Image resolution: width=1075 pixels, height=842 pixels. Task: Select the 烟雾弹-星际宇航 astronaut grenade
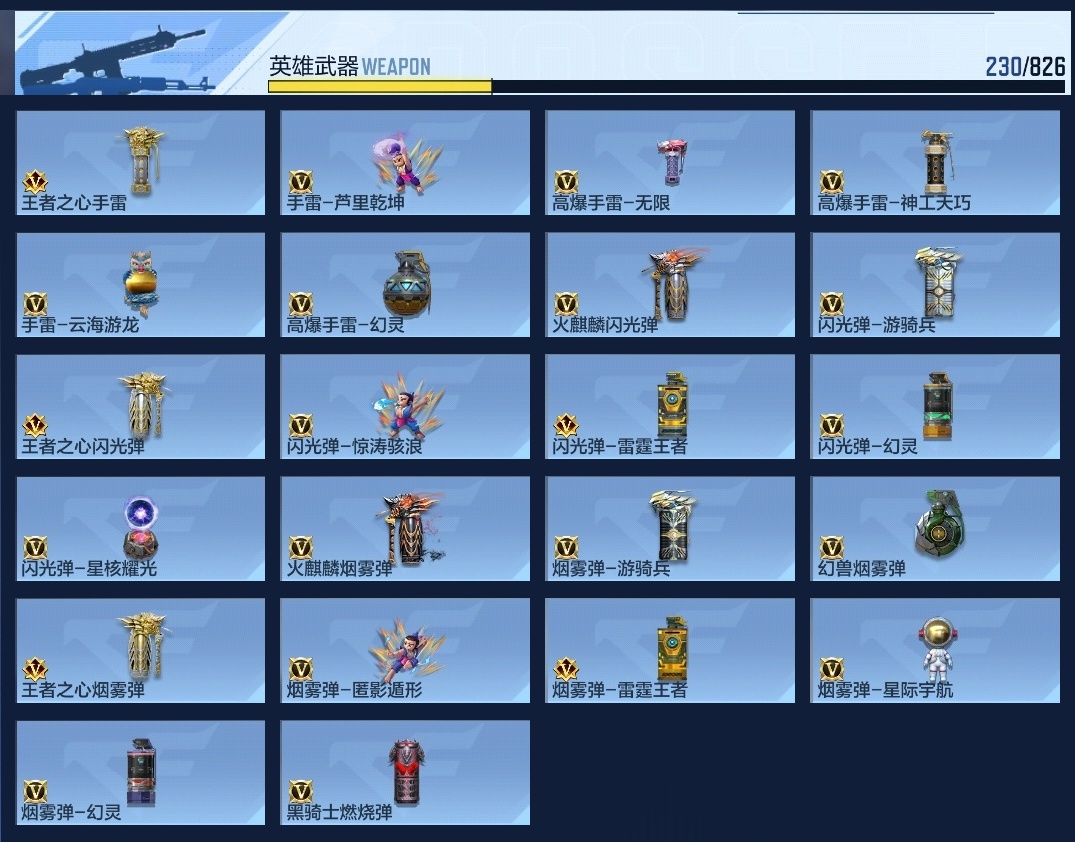click(x=935, y=650)
